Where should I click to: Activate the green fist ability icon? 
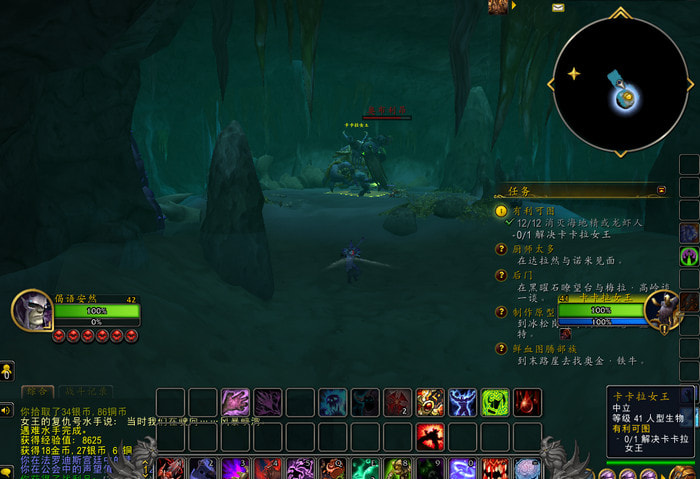pyautogui.click(x=495, y=402)
